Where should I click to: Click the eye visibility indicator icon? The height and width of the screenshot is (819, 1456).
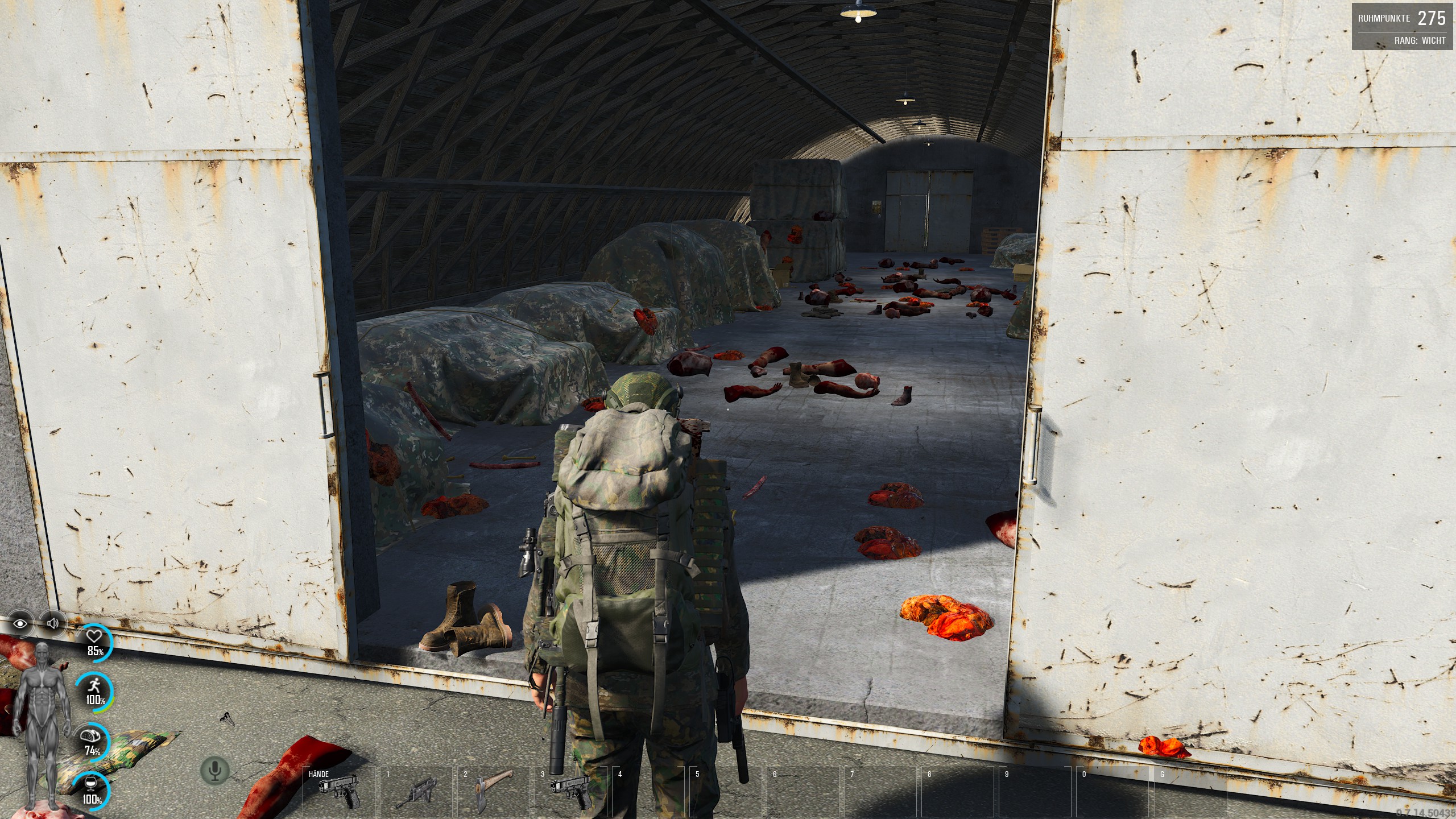pyautogui.click(x=20, y=623)
